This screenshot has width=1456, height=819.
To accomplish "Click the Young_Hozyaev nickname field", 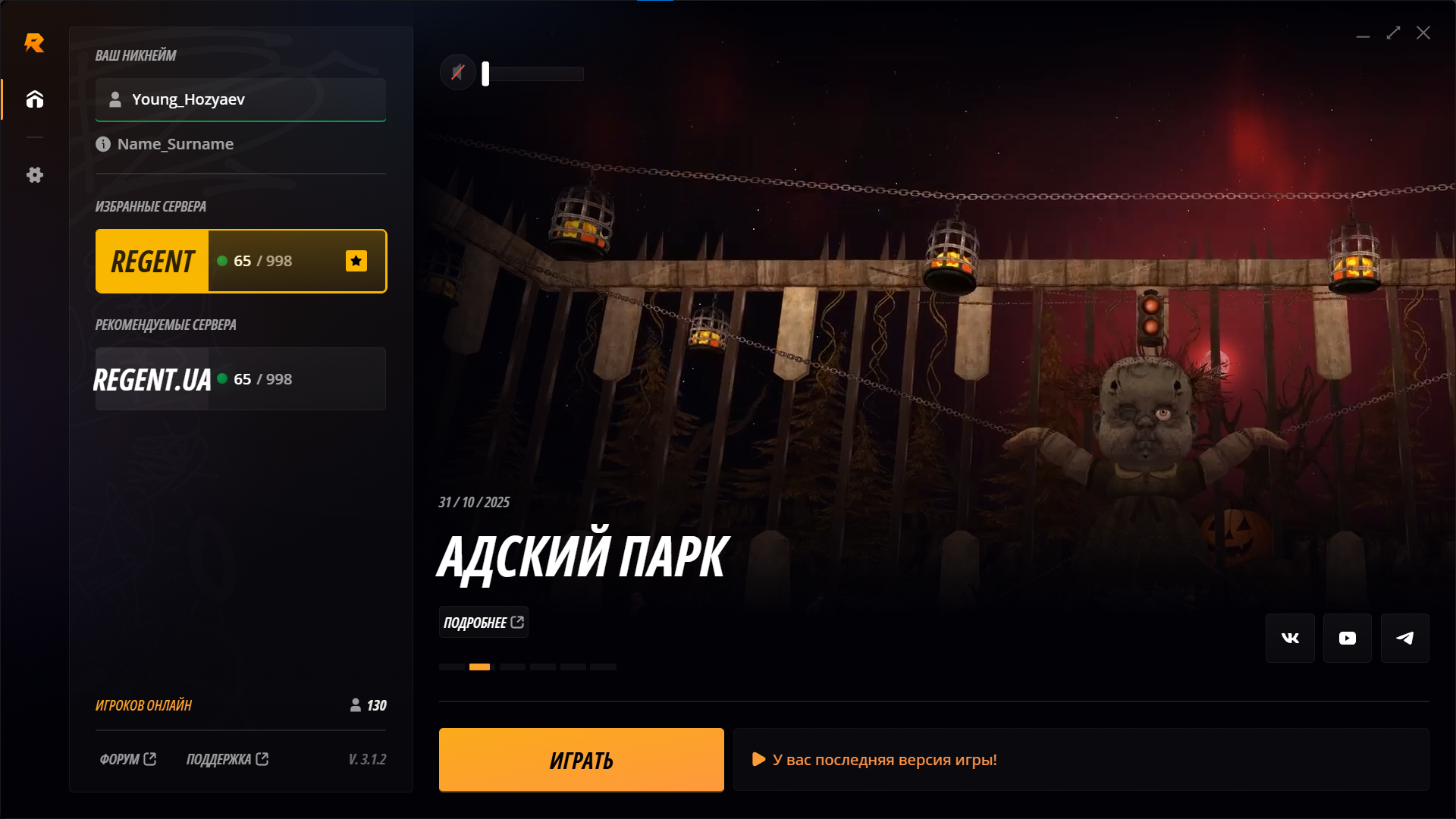I will [x=240, y=99].
